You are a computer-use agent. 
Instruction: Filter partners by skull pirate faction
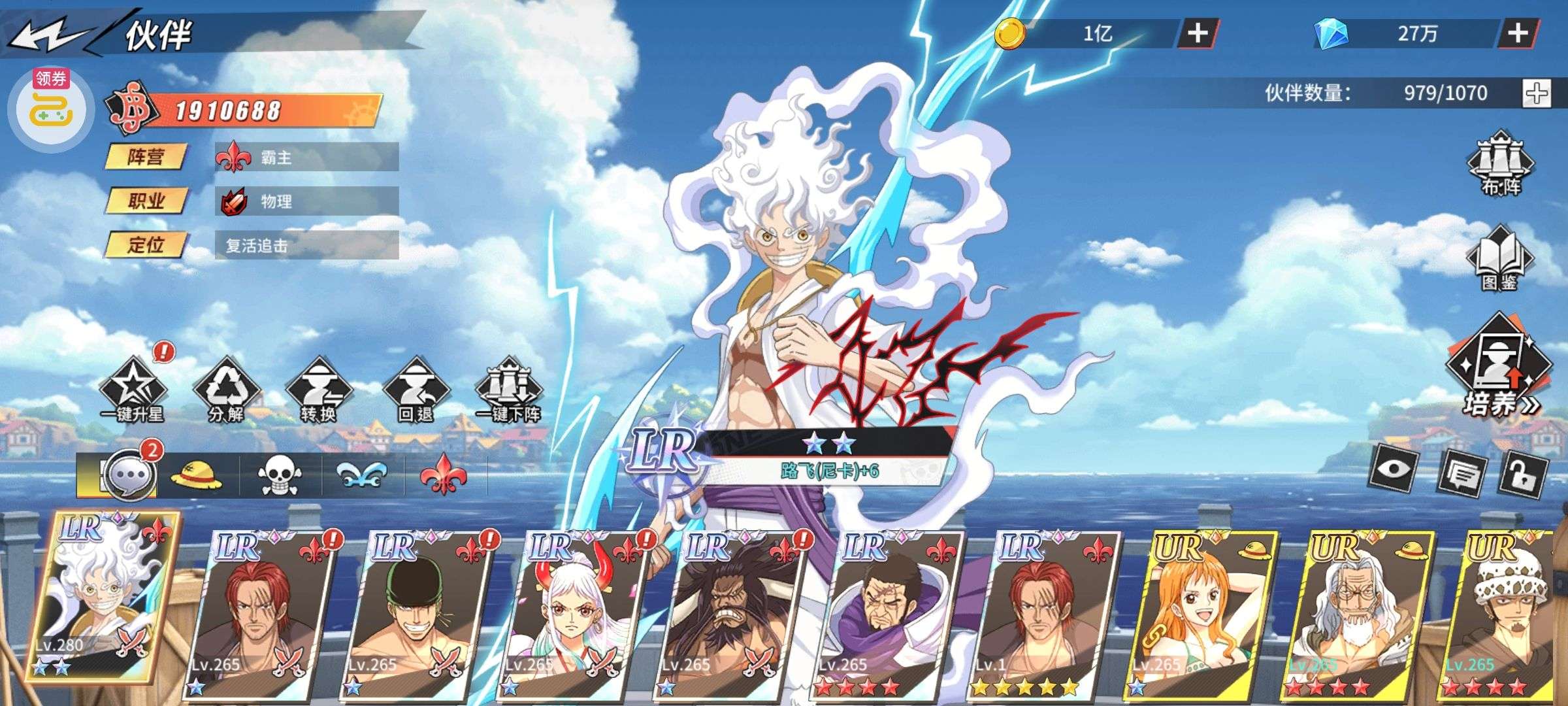pos(280,475)
